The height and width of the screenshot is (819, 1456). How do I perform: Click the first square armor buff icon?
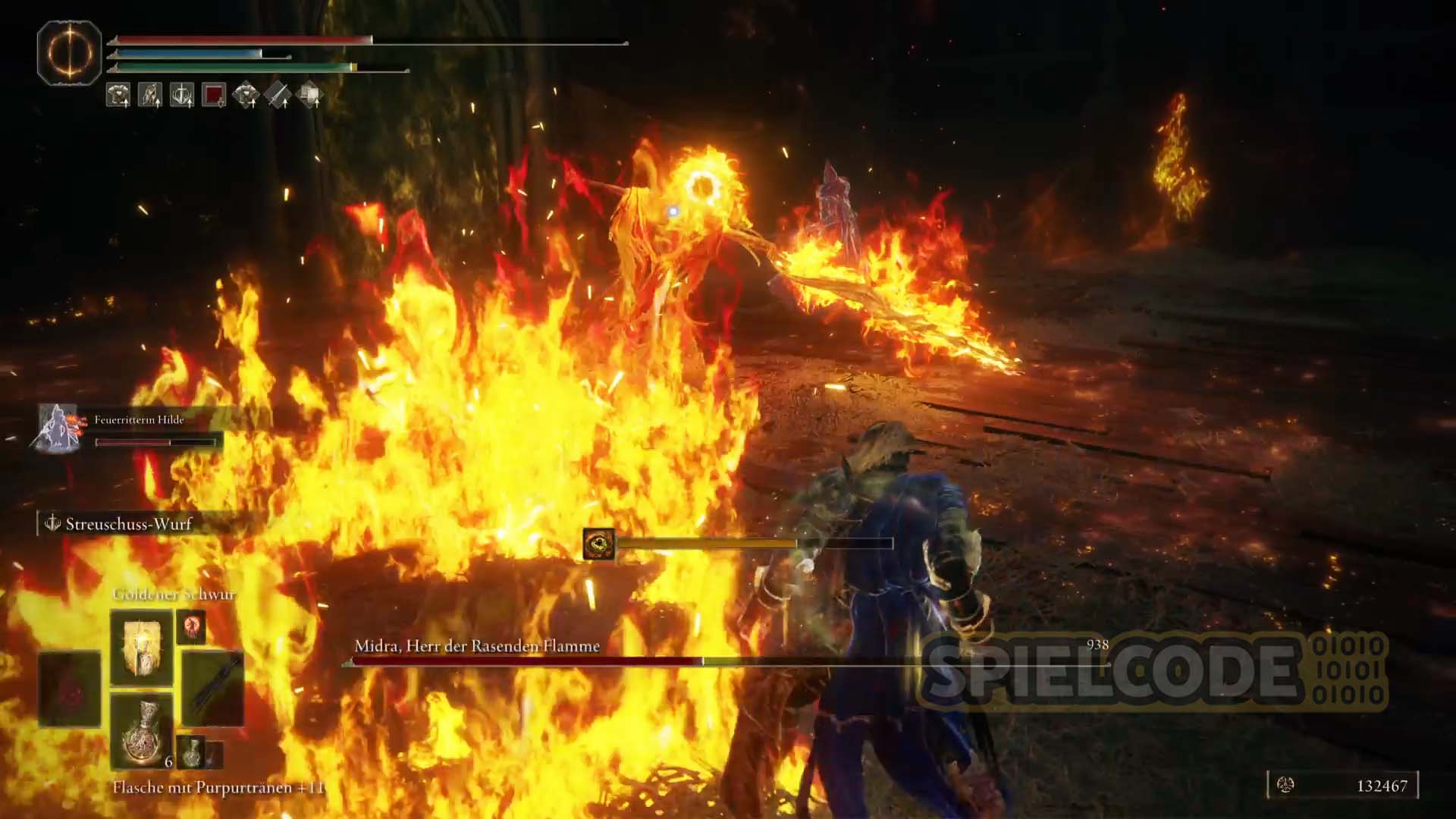[118, 95]
